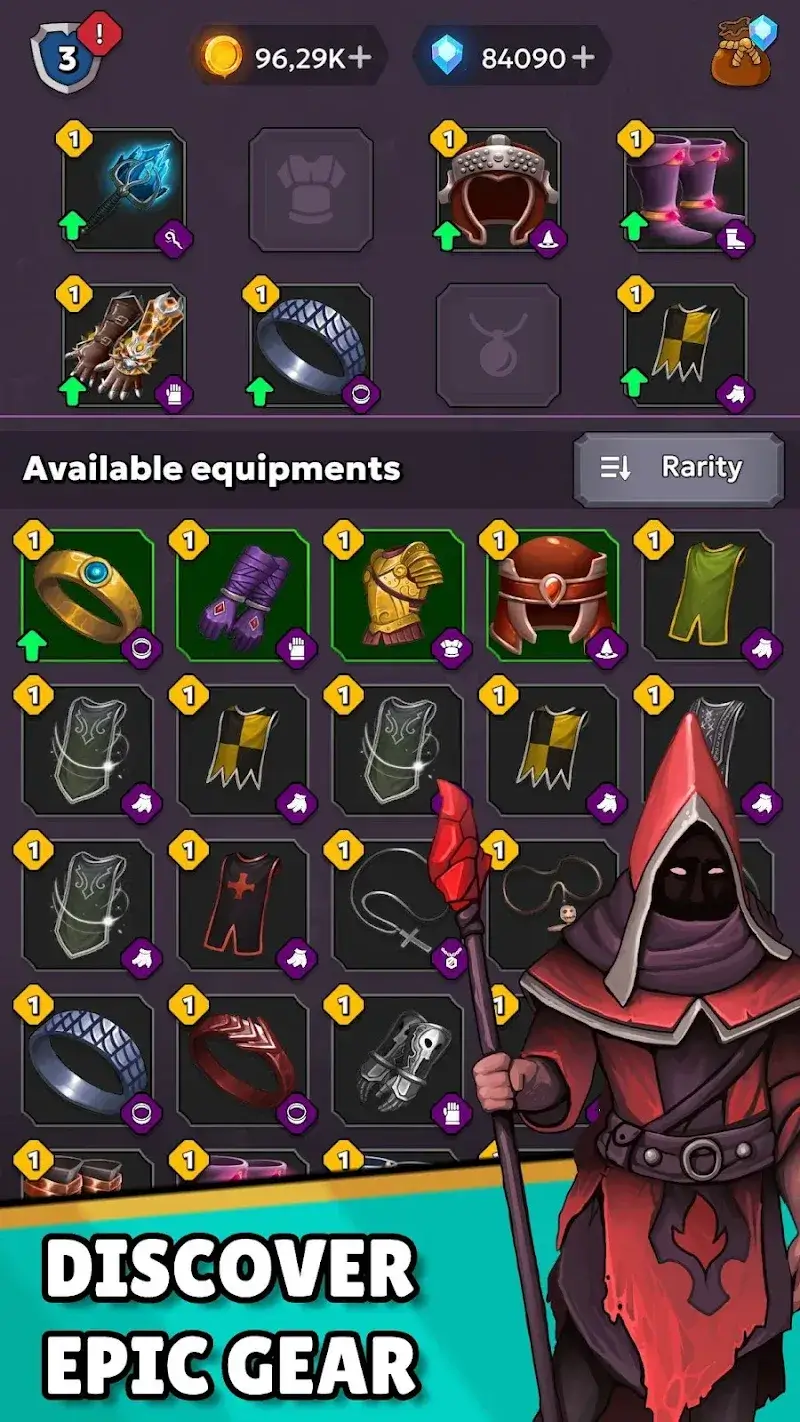Screen dimensions: 800x1422
Task: Select the equipped purple boots
Action: 684,190
